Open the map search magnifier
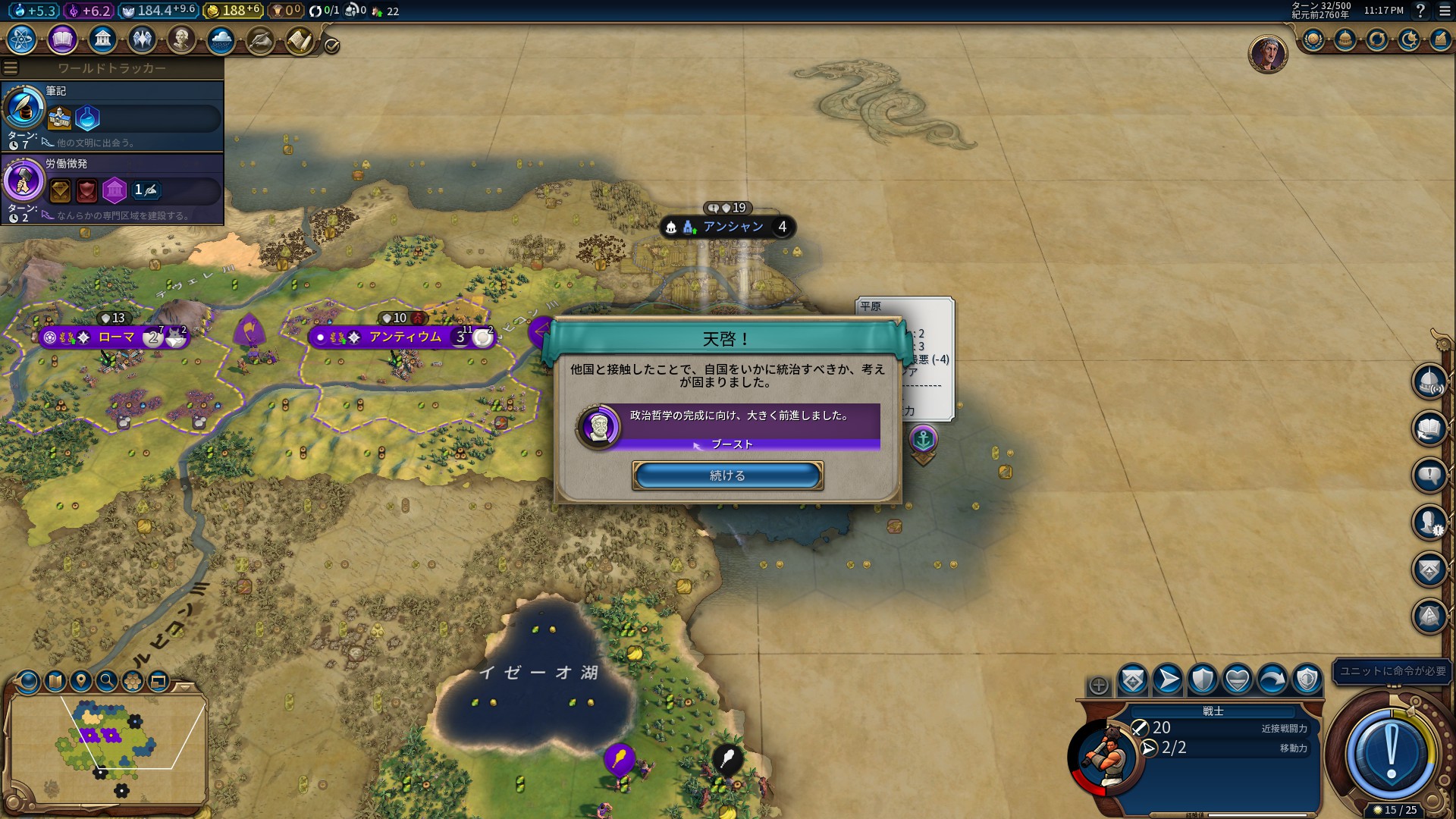The image size is (1456, 819). click(107, 681)
